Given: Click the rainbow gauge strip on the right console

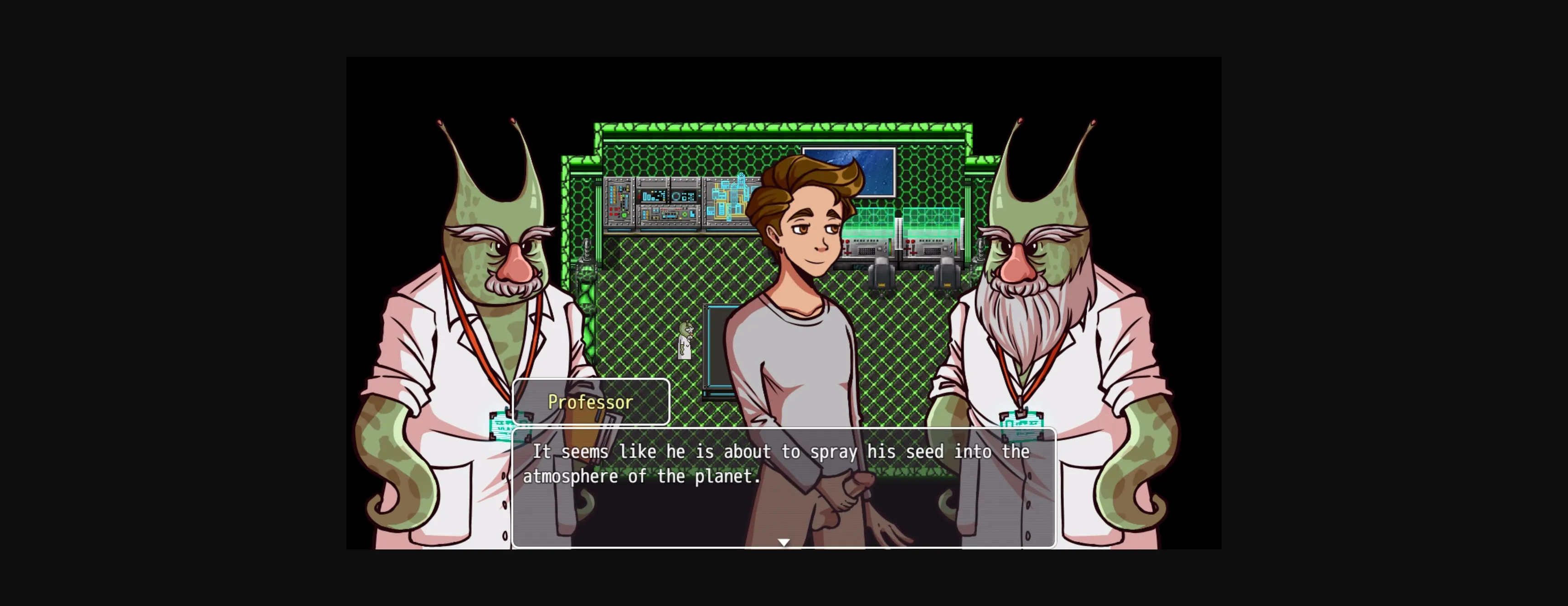Looking at the screenshot, I should pyautogui.click(x=956, y=247).
